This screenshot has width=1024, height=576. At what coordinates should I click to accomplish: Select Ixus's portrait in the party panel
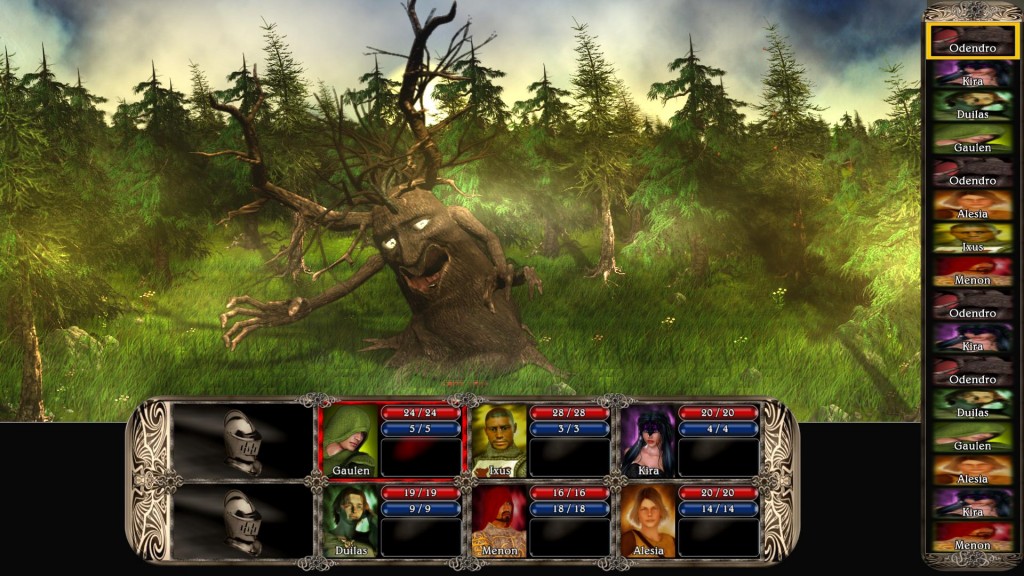499,440
